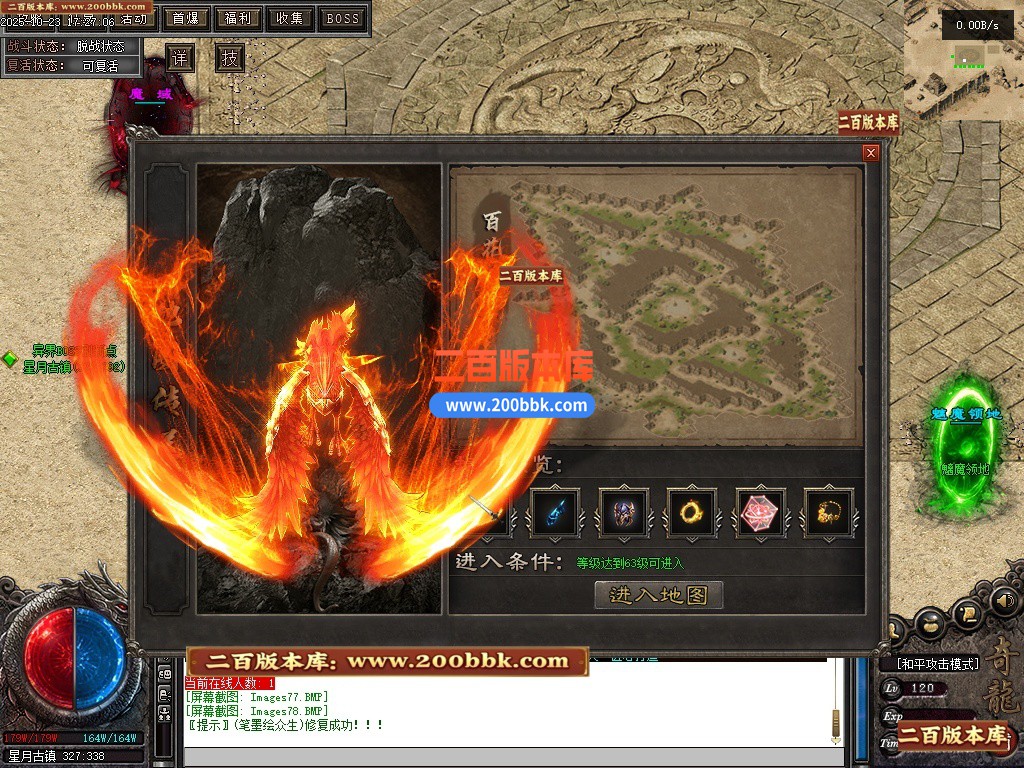
Task: Select the dark helmet reward slot
Action: click(x=623, y=514)
